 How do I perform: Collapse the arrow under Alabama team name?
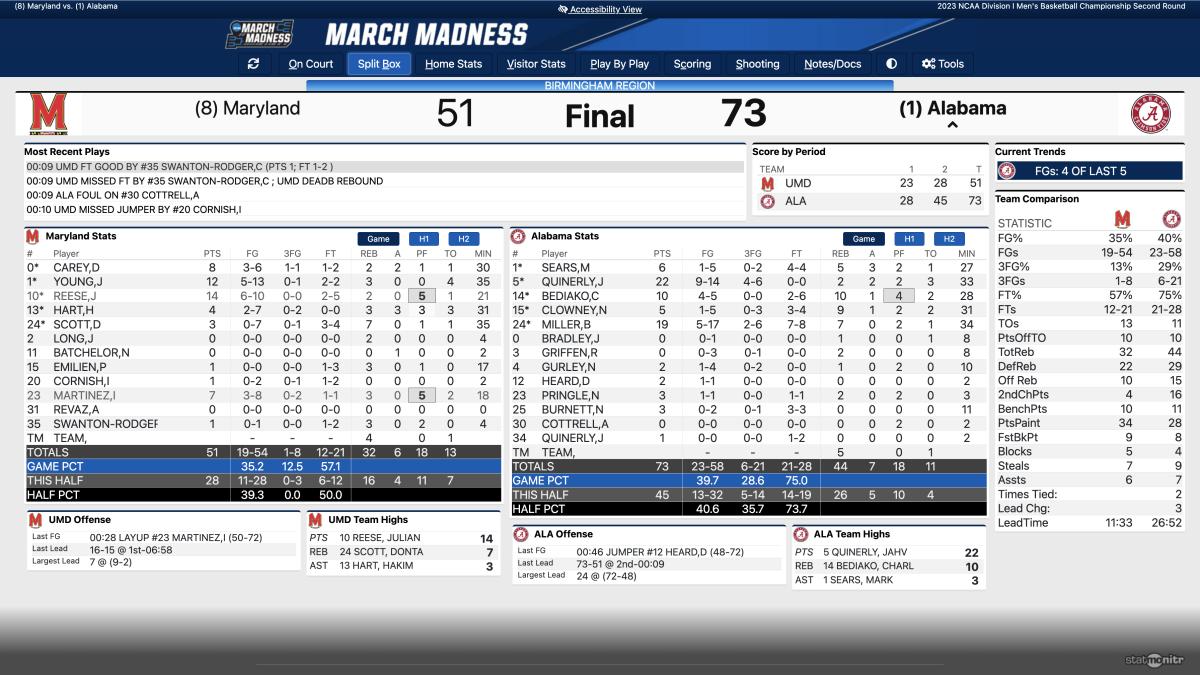(952, 126)
